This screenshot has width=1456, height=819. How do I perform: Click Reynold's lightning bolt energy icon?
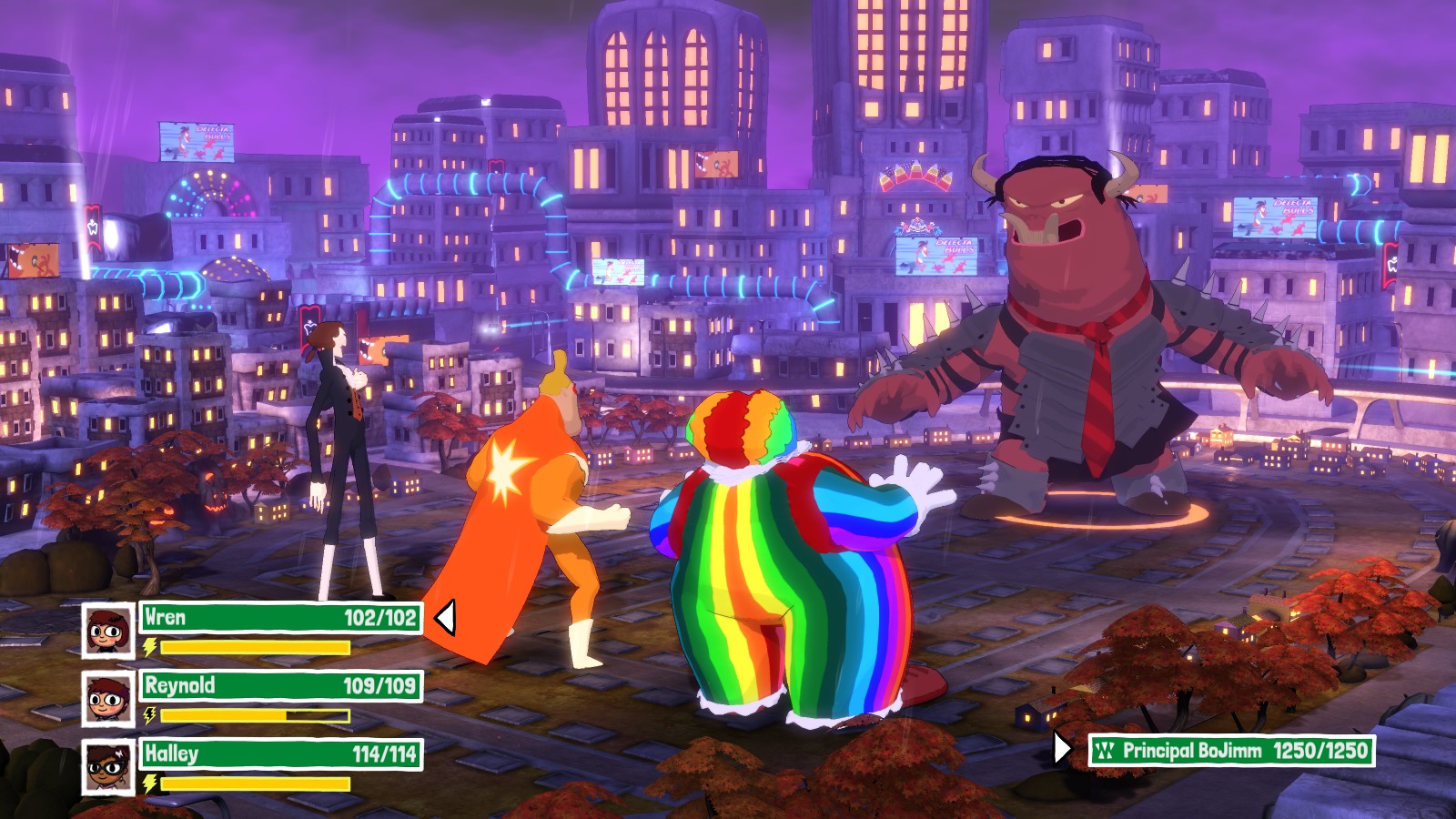149,715
